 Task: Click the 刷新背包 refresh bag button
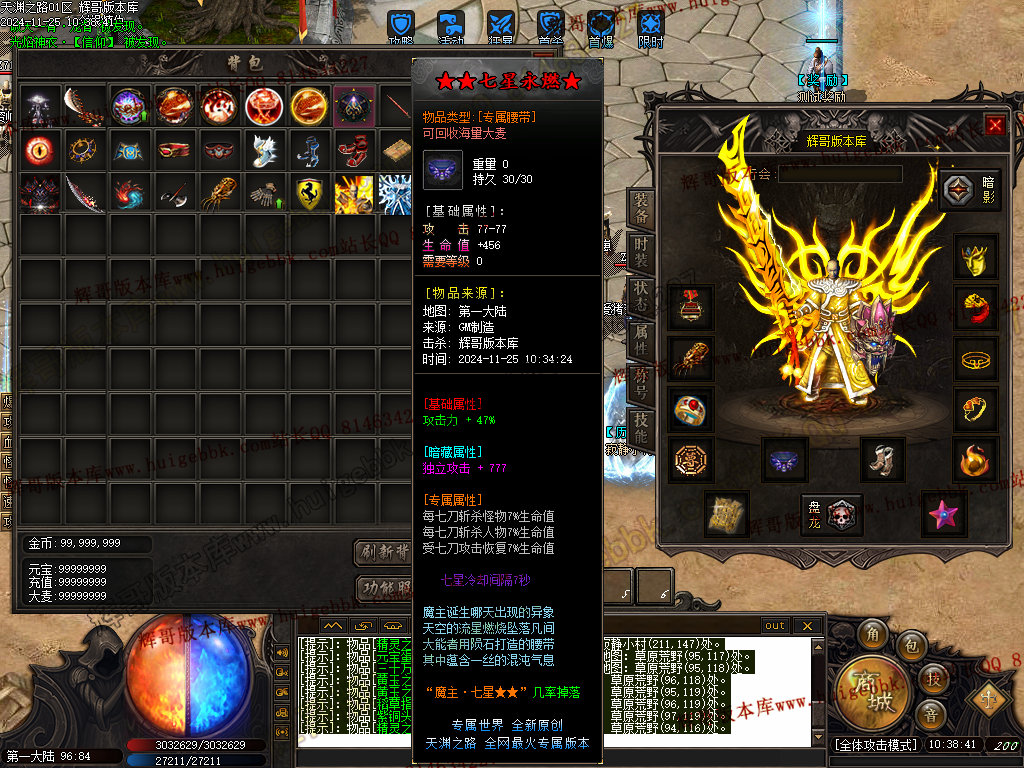384,552
